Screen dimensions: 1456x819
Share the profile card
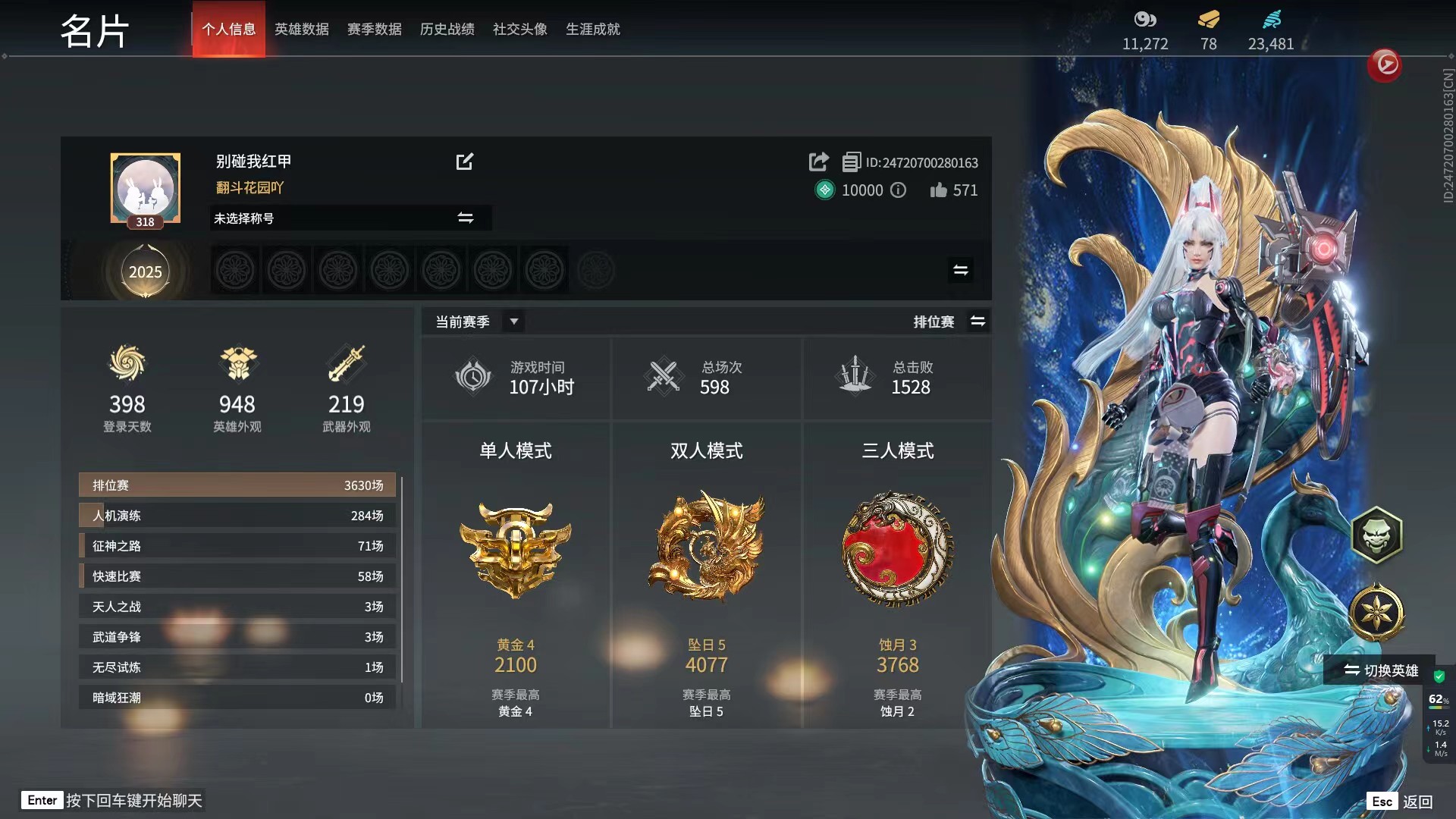818,162
